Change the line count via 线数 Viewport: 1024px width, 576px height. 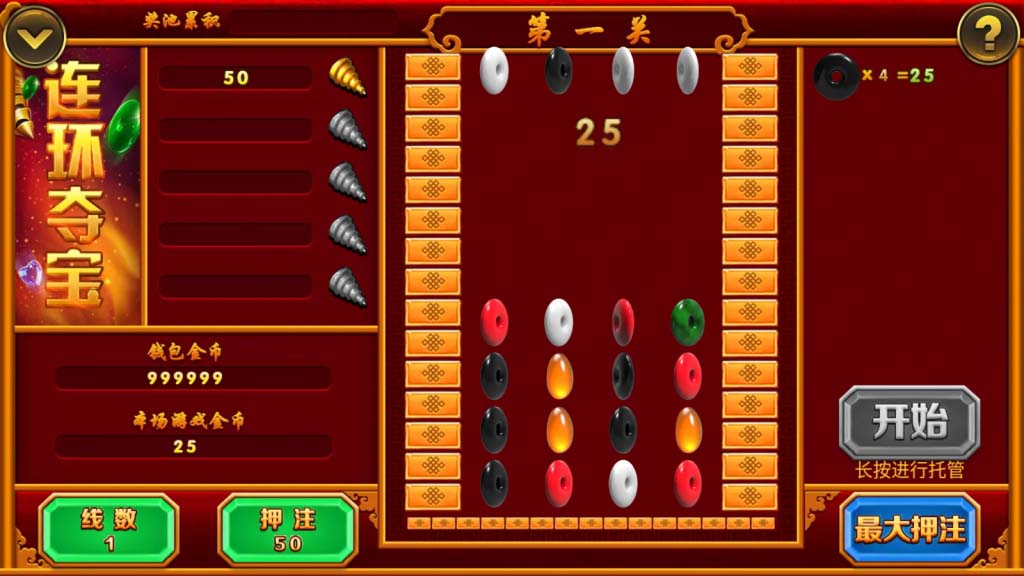pyautogui.click(x=109, y=529)
